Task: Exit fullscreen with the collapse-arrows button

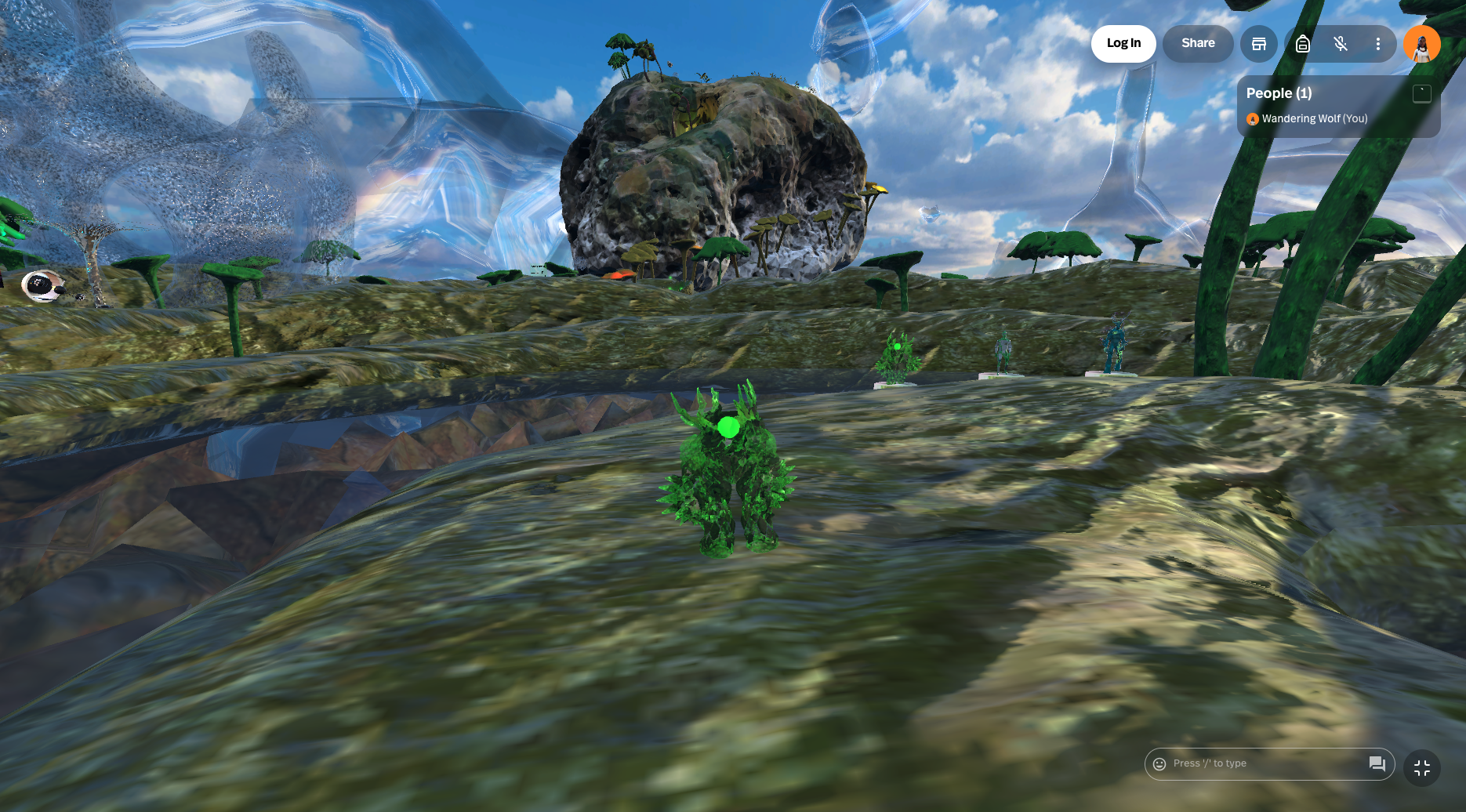Action: pyautogui.click(x=1422, y=768)
